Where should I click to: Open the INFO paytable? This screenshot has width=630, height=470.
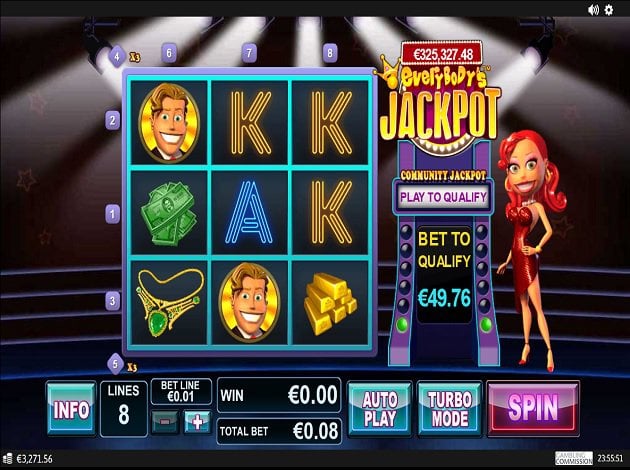point(71,408)
